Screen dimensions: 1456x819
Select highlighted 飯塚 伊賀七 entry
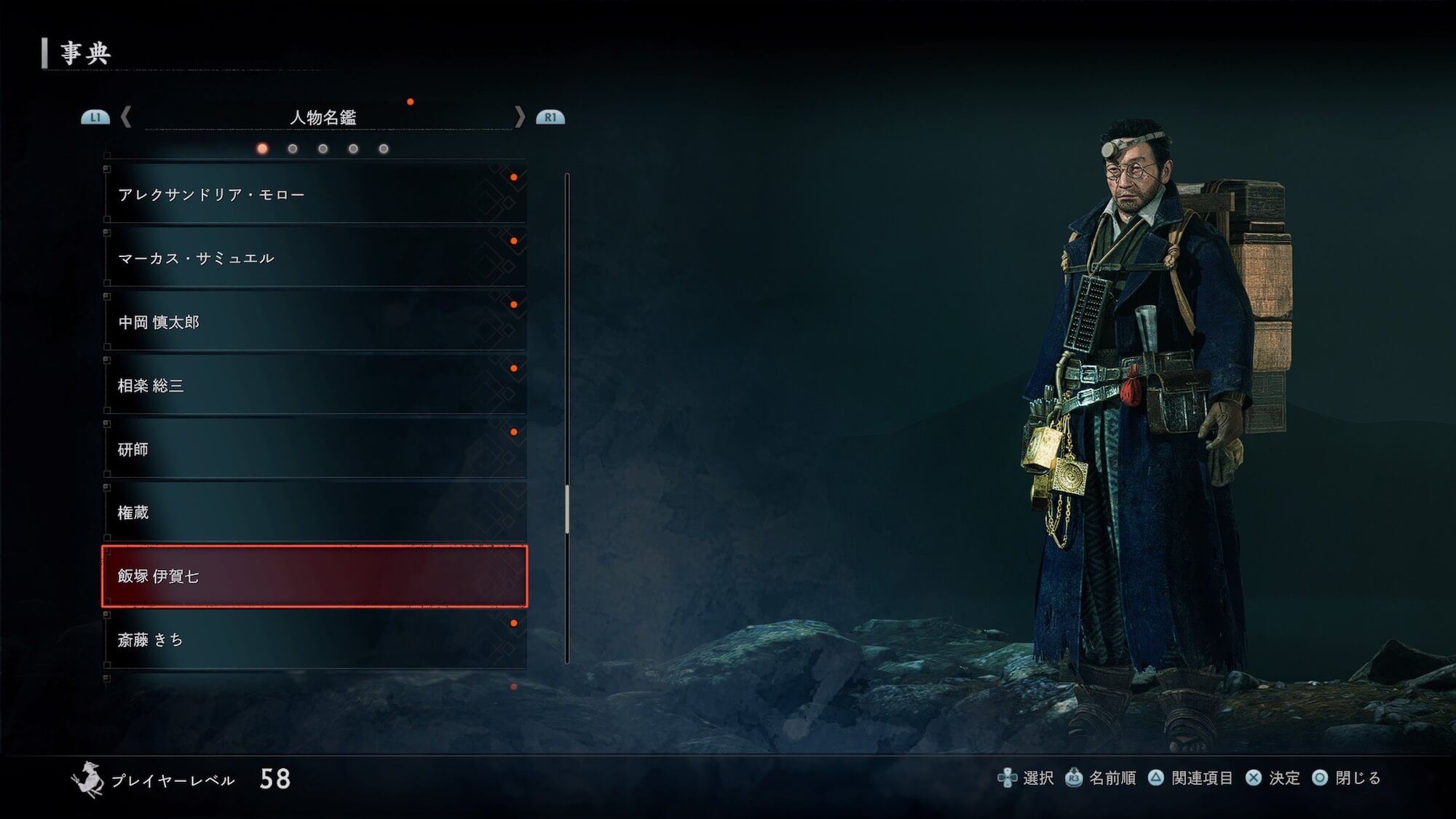click(314, 576)
